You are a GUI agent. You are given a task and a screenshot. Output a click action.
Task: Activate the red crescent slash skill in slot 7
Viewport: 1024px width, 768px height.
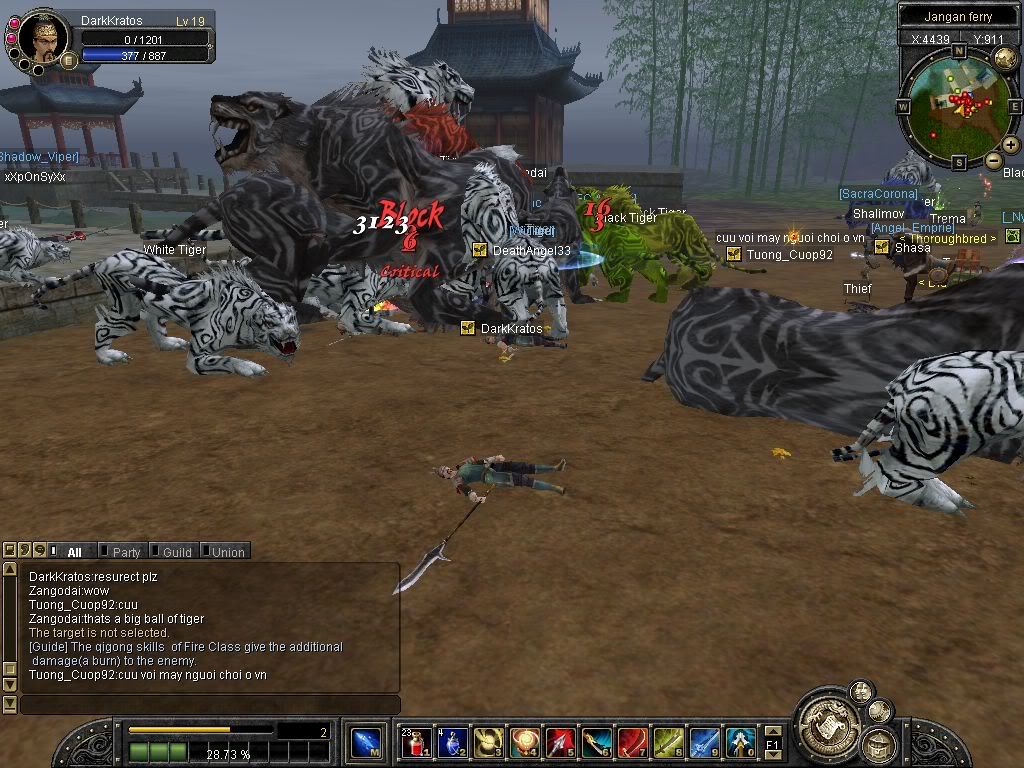pos(633,743)
